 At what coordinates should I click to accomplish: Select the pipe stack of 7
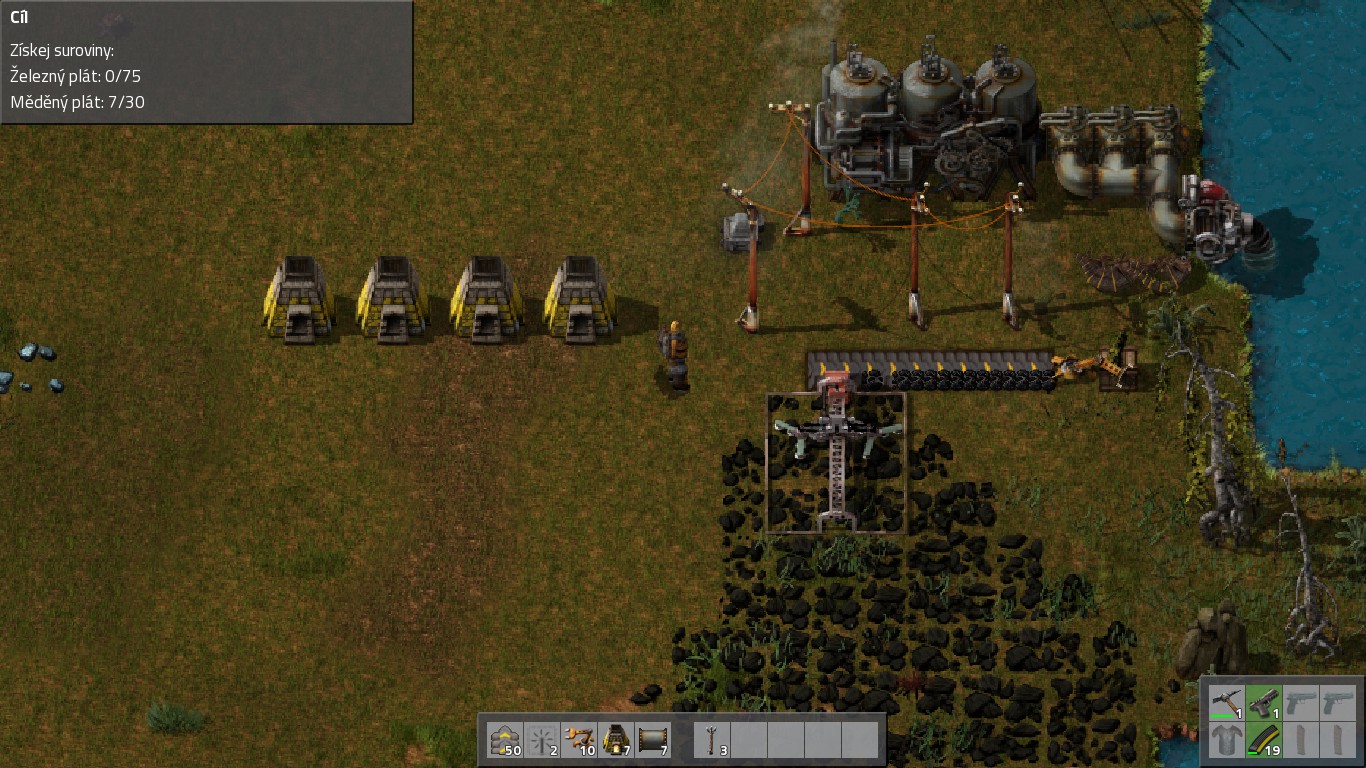coord(653,740)
